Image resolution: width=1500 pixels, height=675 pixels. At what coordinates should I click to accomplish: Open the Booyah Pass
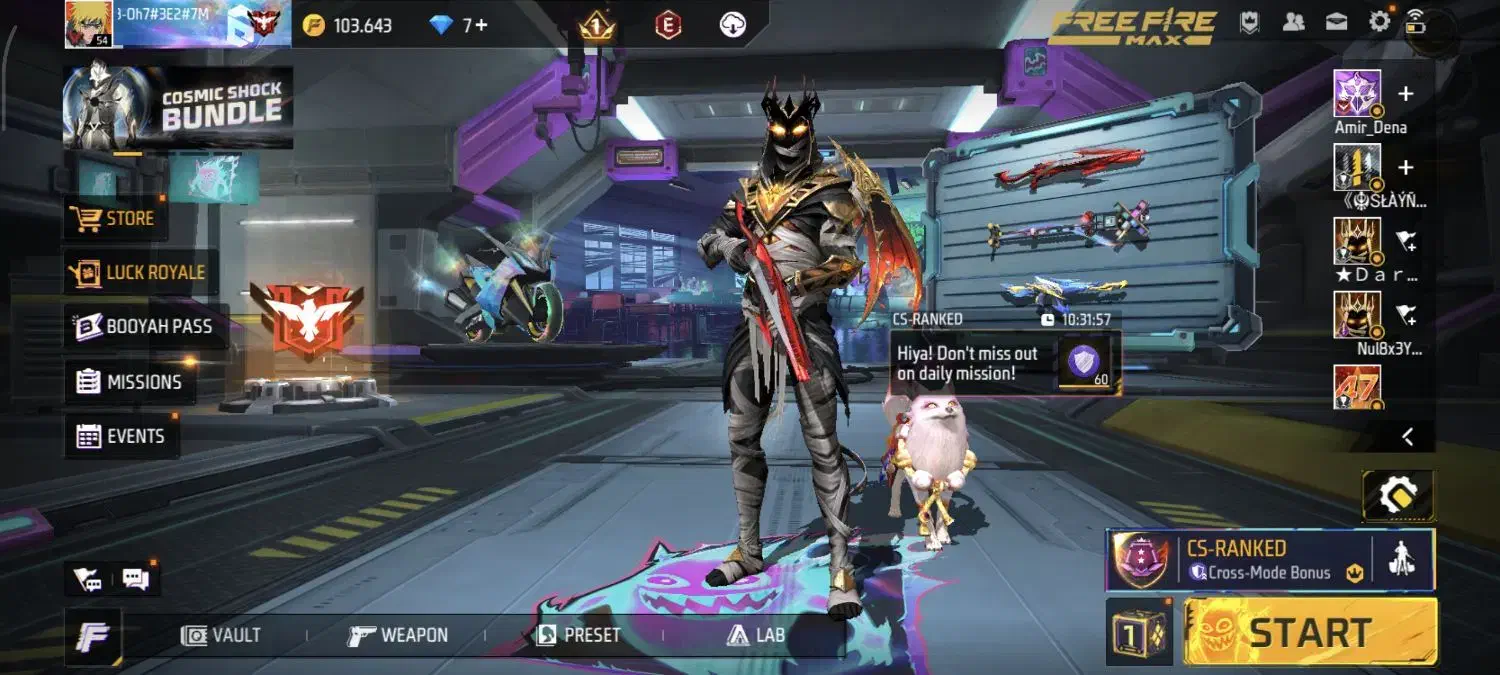tap(145, 327)
